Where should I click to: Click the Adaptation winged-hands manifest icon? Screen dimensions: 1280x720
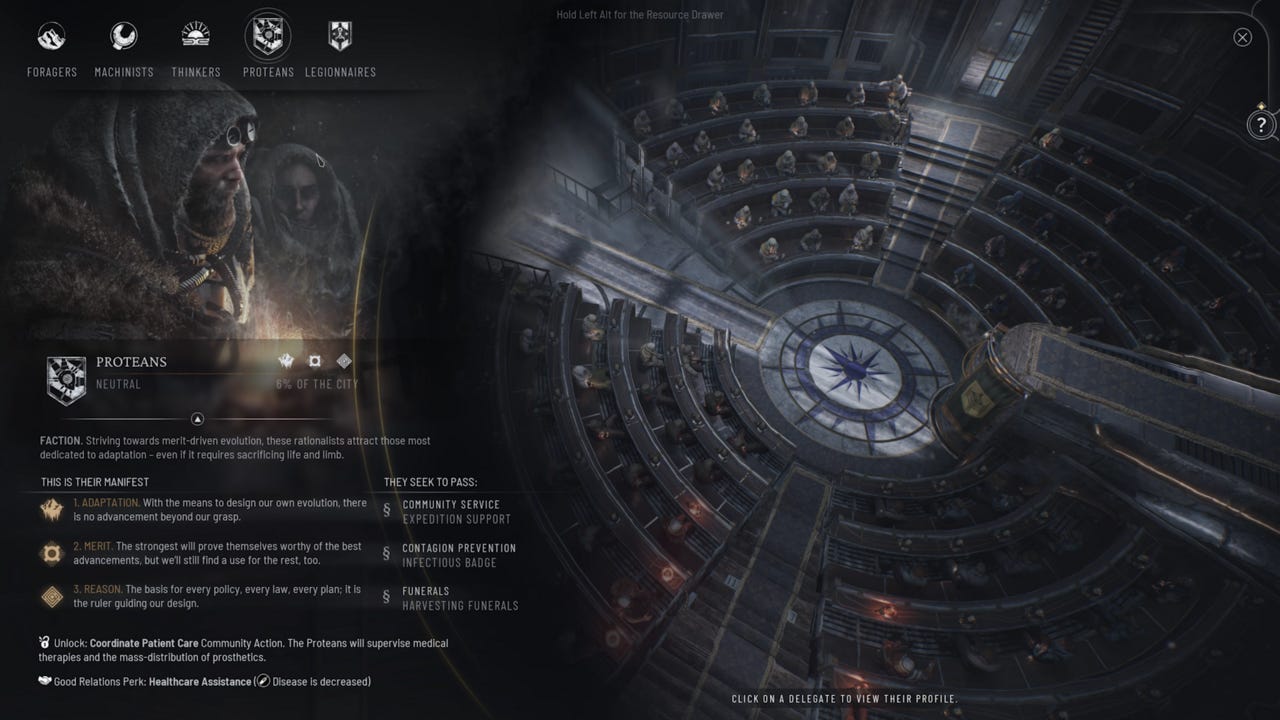pos(51,510)
